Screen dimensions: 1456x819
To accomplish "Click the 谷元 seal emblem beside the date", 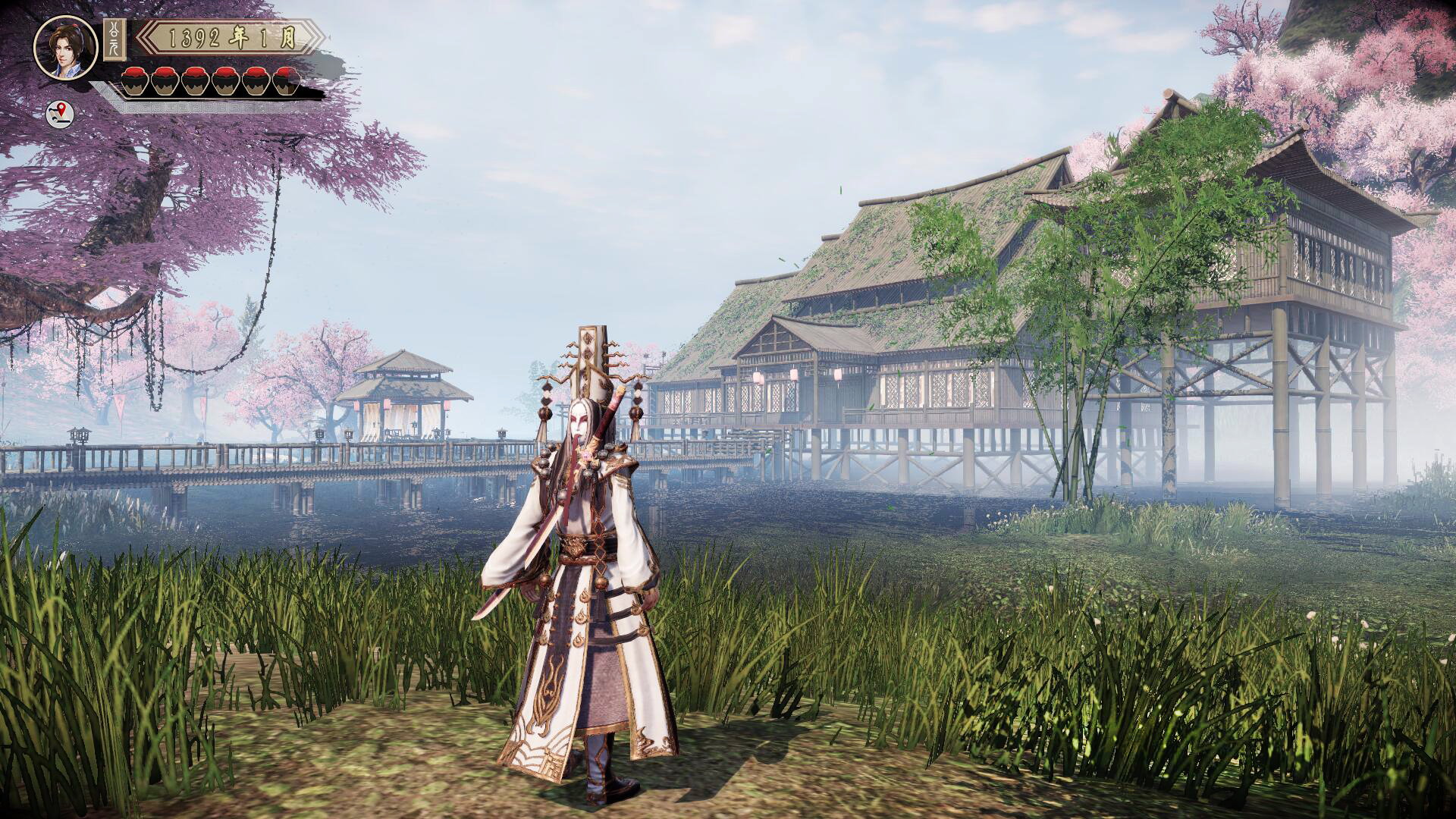I will tap(114, 40).
